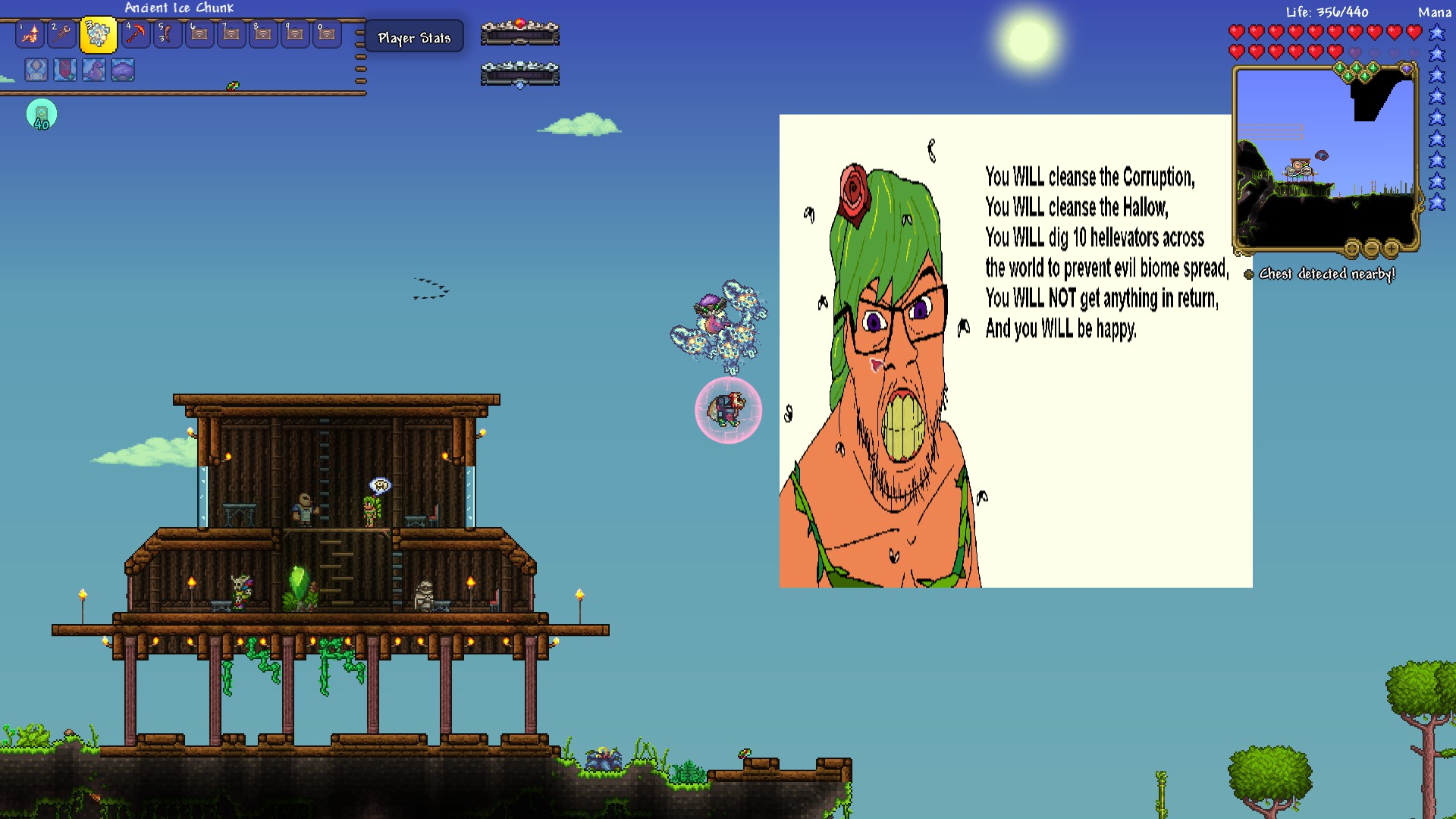The image size is (1456, 819).
Task: Click the round teal badge showing 40
Action: (42, 115)
